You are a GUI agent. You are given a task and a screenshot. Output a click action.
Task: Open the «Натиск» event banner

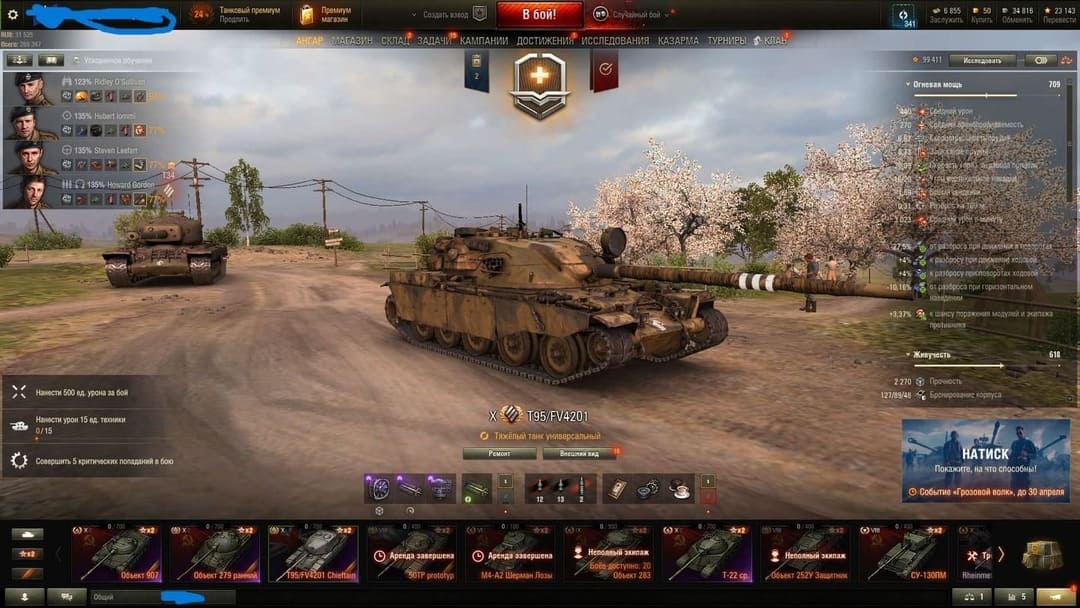coord(985,460)
